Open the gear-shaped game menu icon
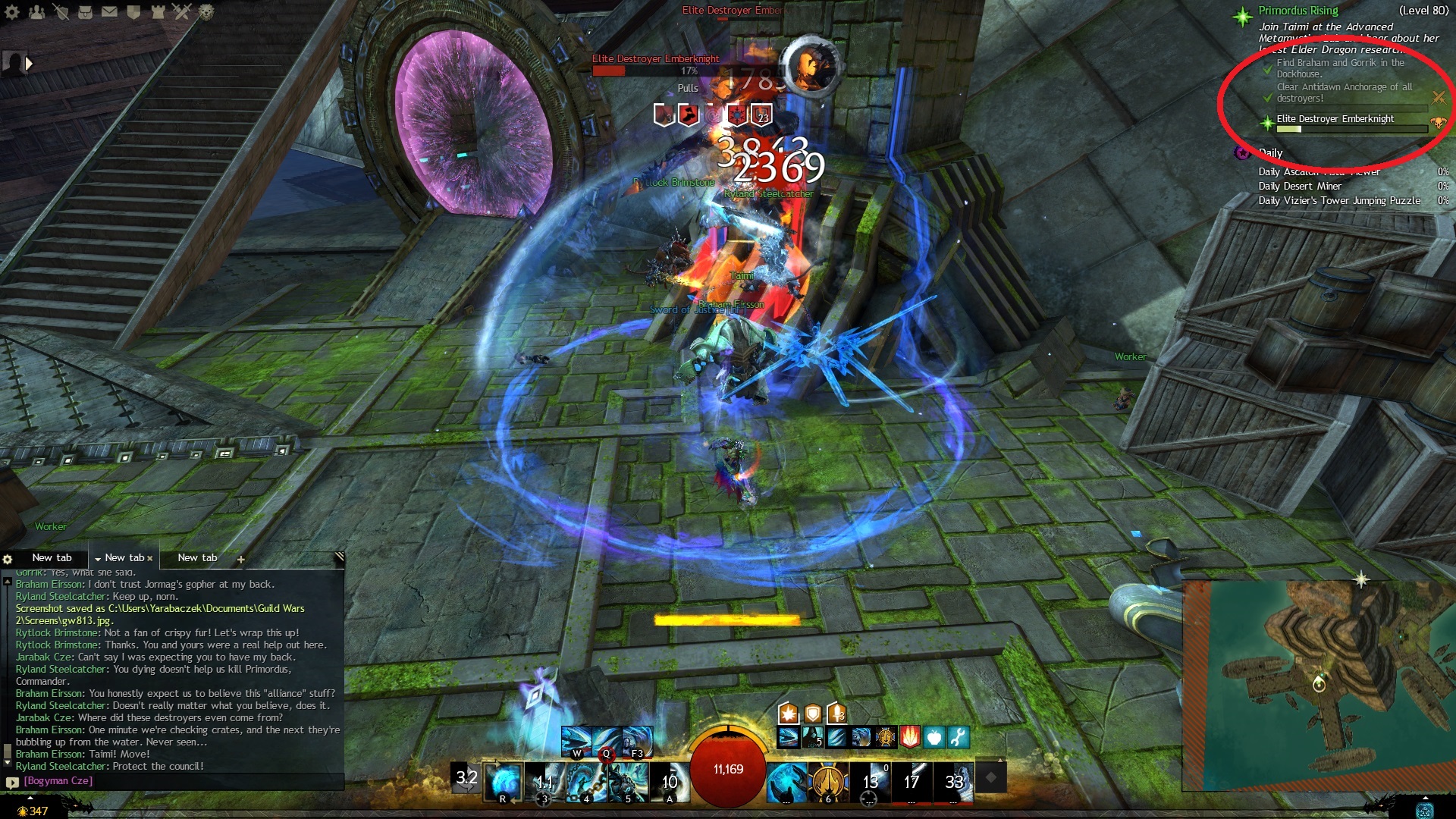 12,11
